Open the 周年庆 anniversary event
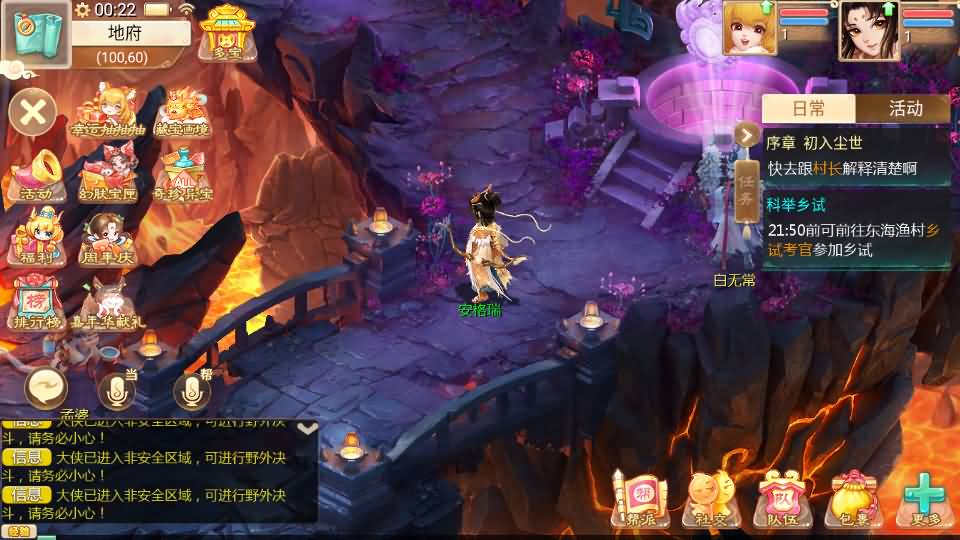Viewport: 960px width, 540px height. [108, 237]
